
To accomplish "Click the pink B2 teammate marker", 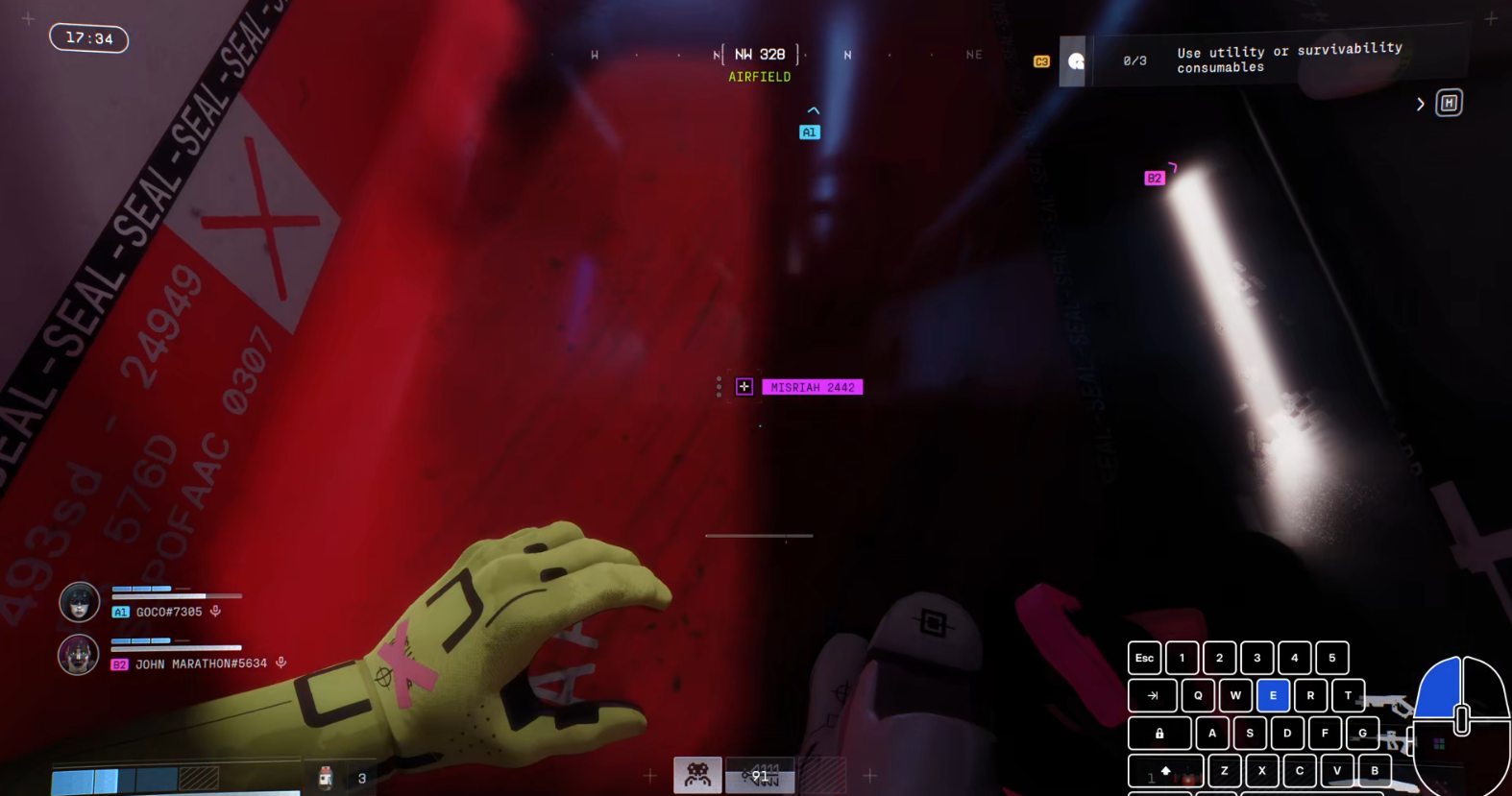I will coord(1154,178).
